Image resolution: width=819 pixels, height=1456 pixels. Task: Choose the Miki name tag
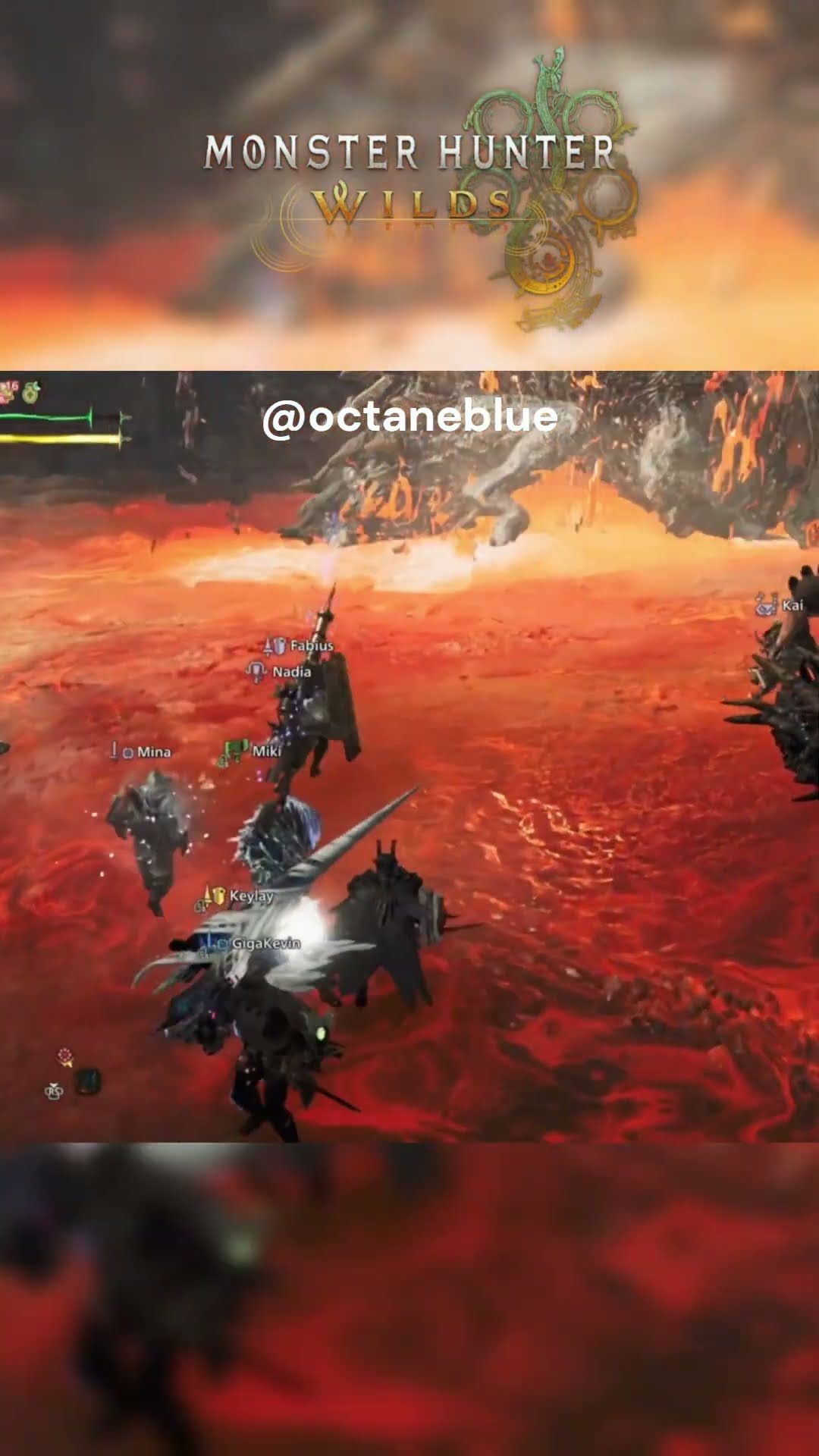point(265,751)
